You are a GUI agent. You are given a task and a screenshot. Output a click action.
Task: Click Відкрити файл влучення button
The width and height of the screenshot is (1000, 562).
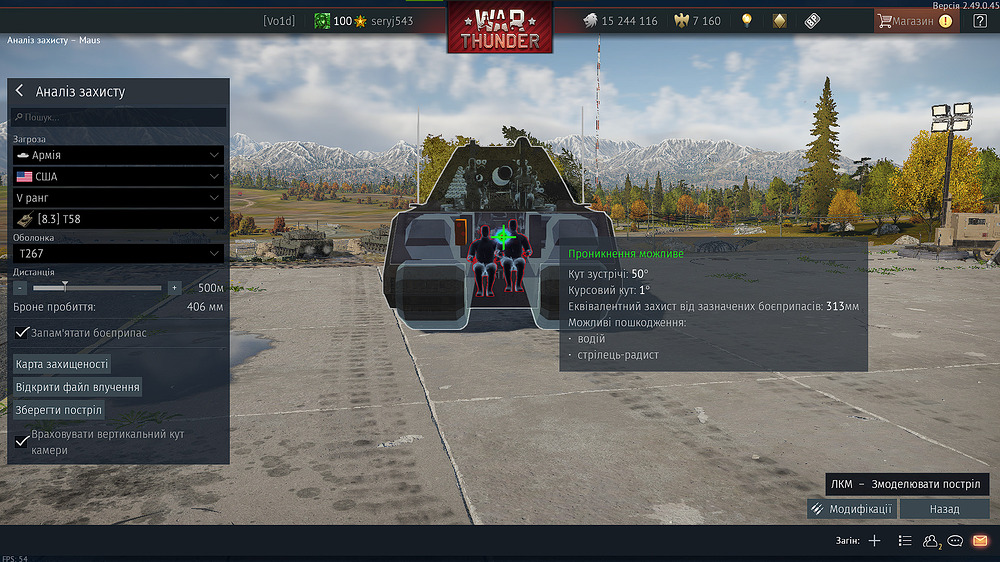(77, 387)
